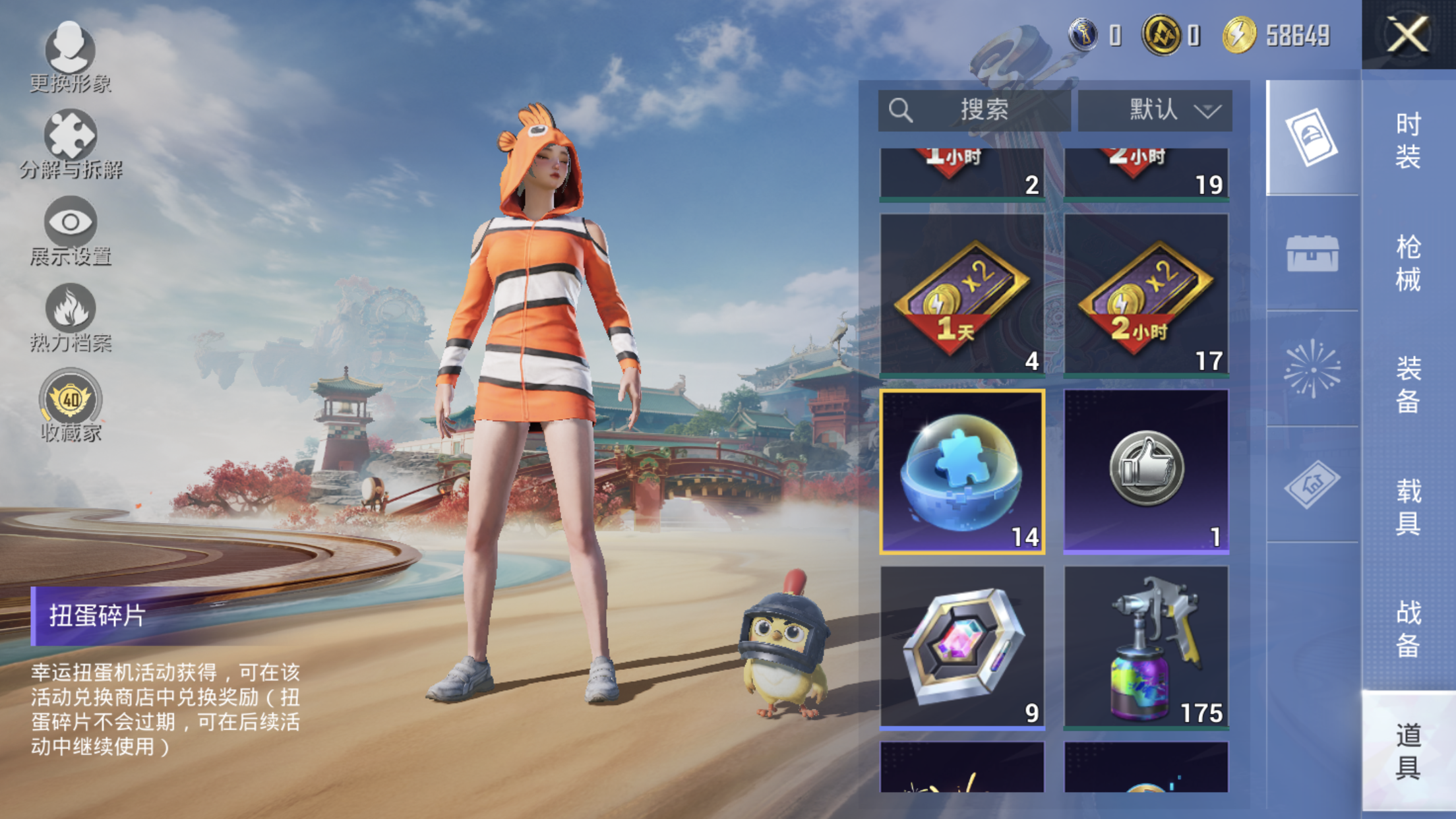Select the treasure chest sub-category
This screenshot has width=1456, height=819.
point(1312,254)
